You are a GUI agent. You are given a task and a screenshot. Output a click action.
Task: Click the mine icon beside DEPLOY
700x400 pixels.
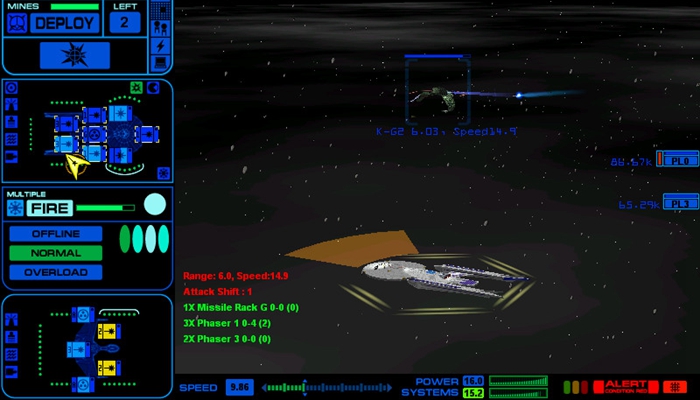15,23
